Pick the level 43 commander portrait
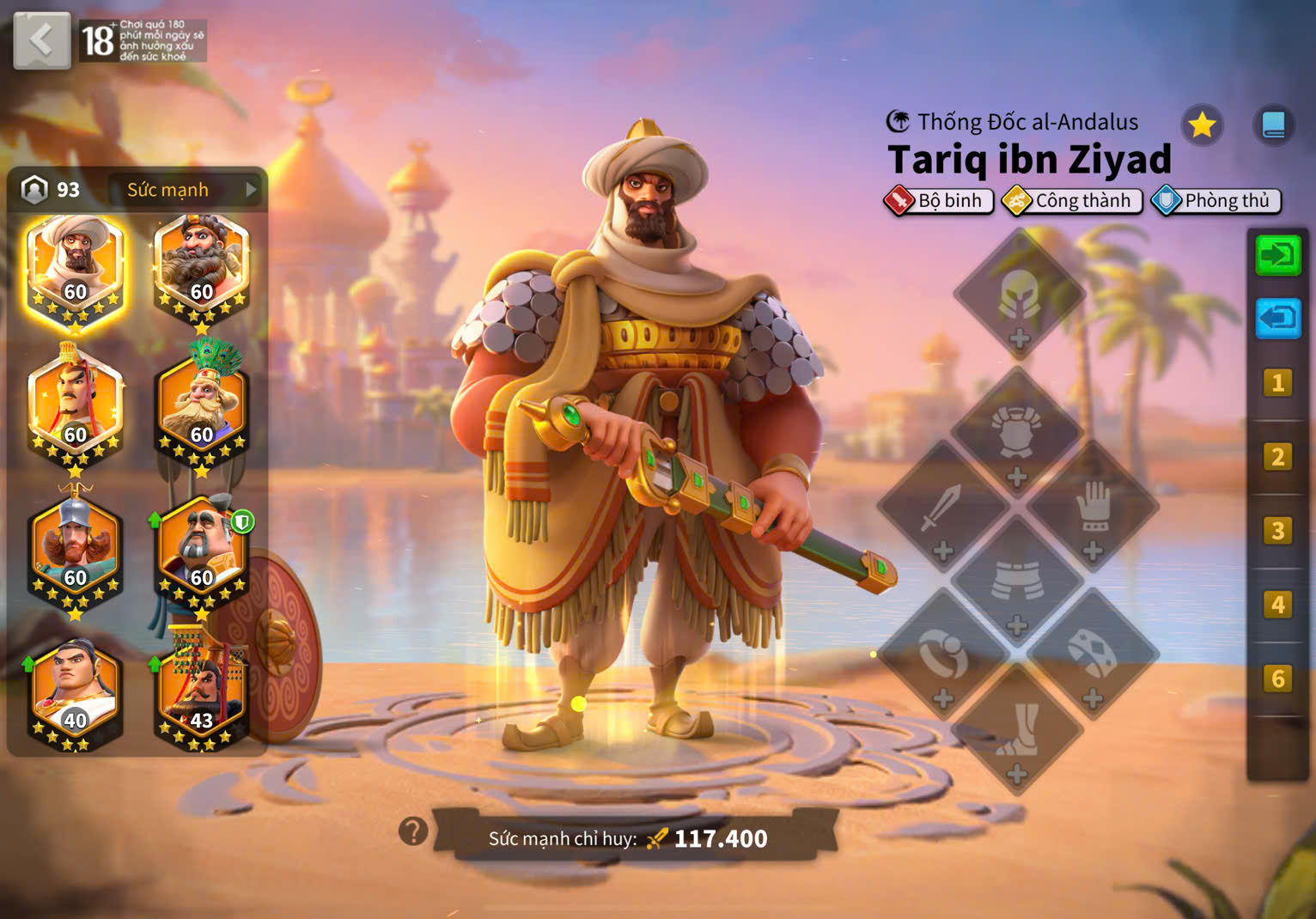 tap(201, 692)
